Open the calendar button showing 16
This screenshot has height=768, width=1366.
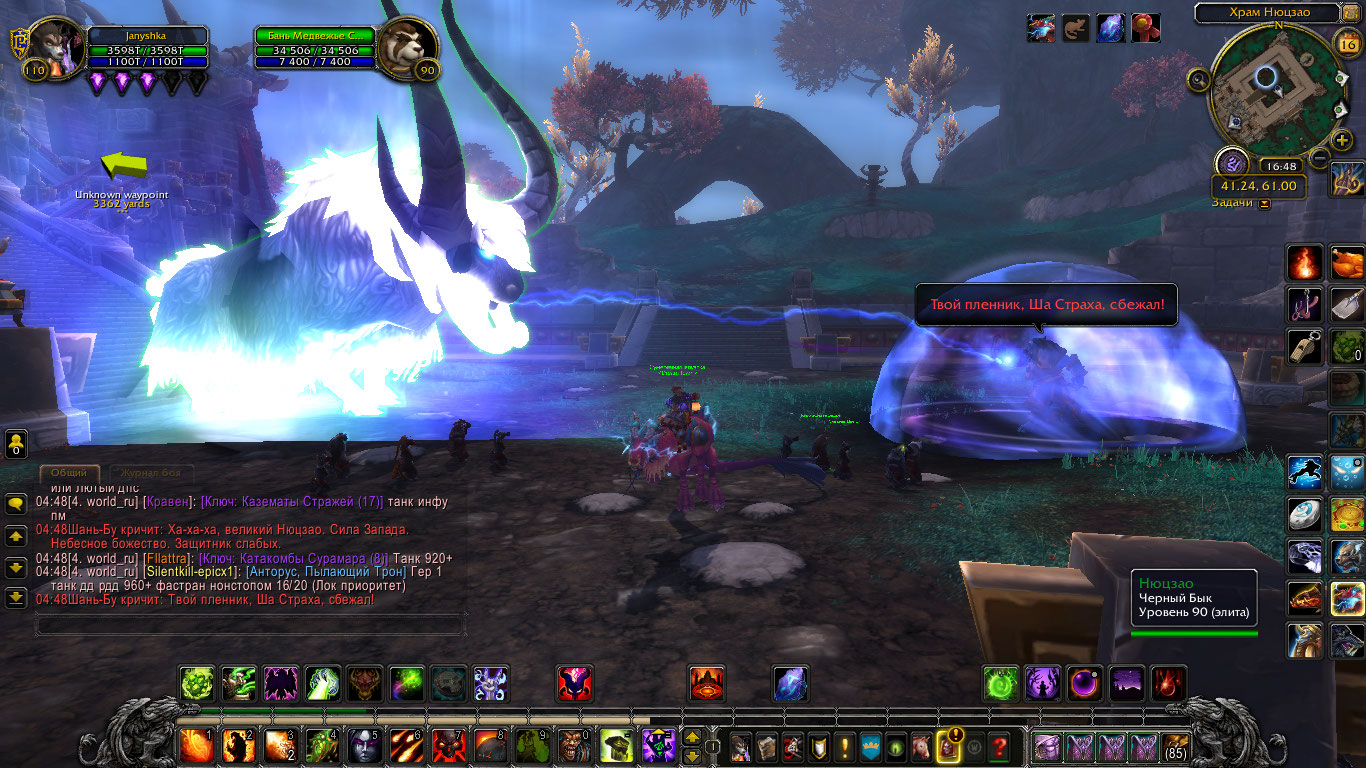(1346, 44)
